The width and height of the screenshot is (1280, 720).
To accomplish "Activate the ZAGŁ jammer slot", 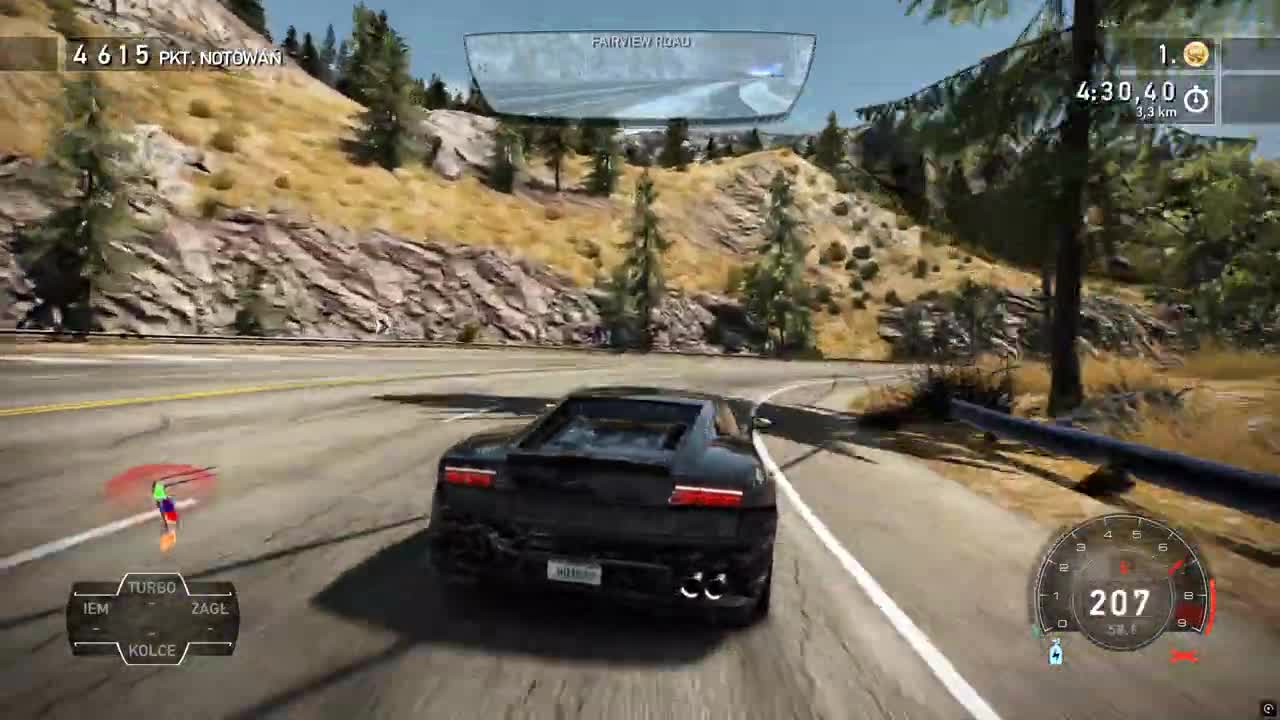I will tap(209, 608).
